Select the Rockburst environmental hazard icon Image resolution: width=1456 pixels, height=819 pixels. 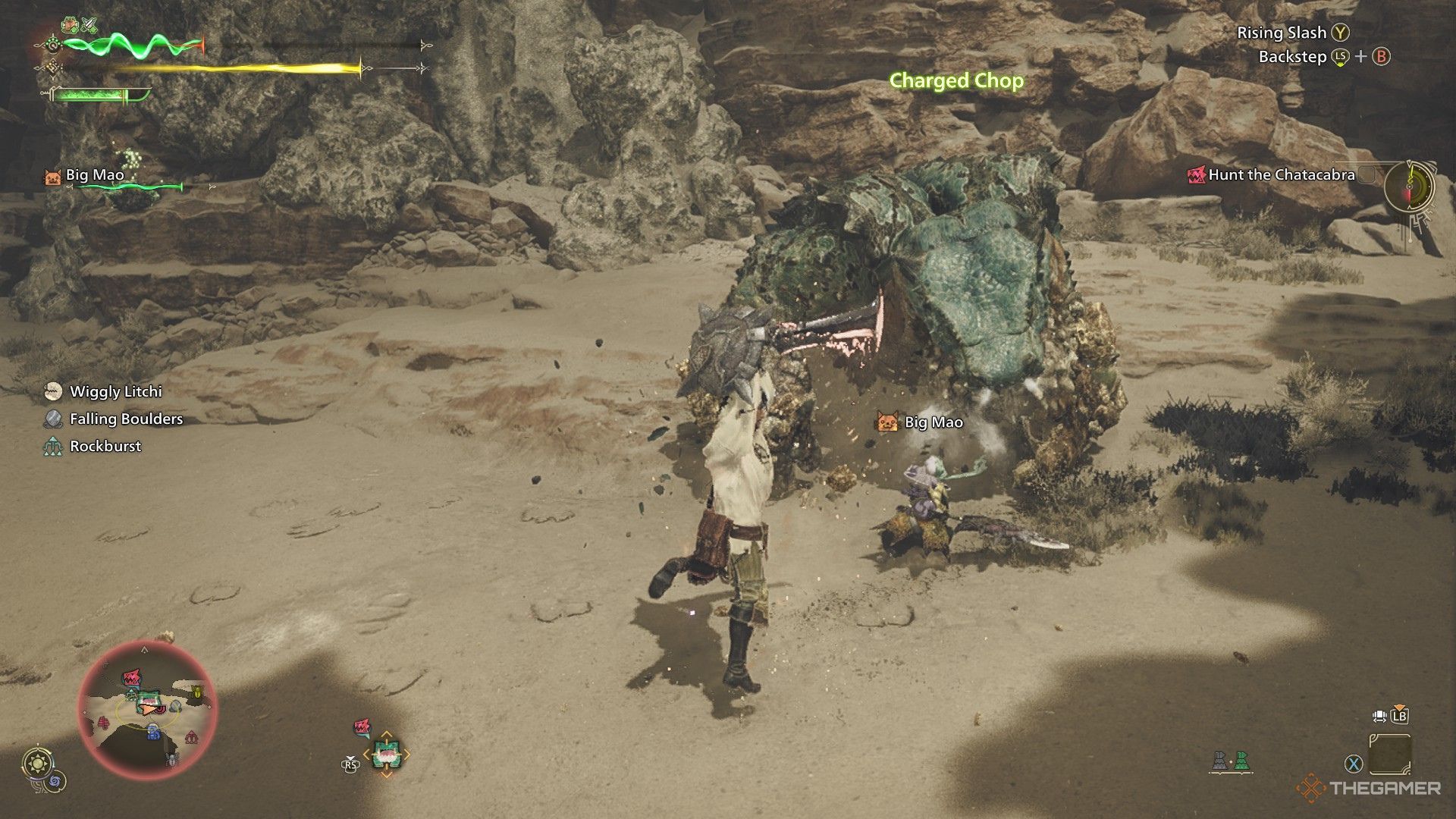click(52, 447)
